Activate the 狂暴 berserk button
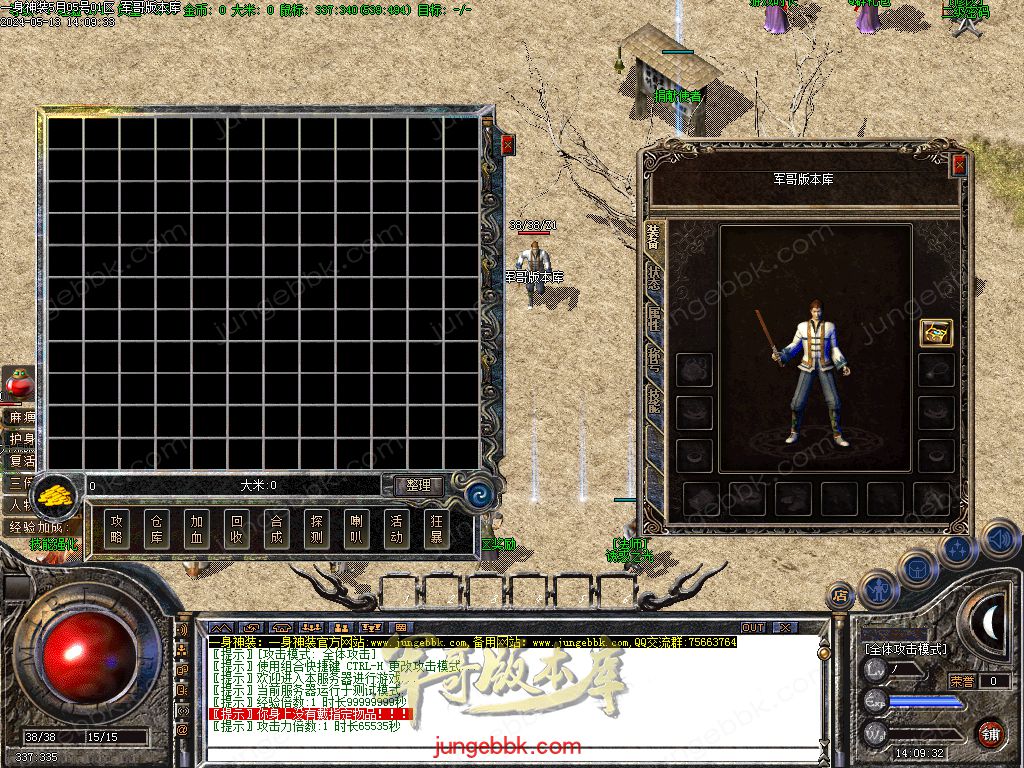1024x768 pixels. (437, 529)
